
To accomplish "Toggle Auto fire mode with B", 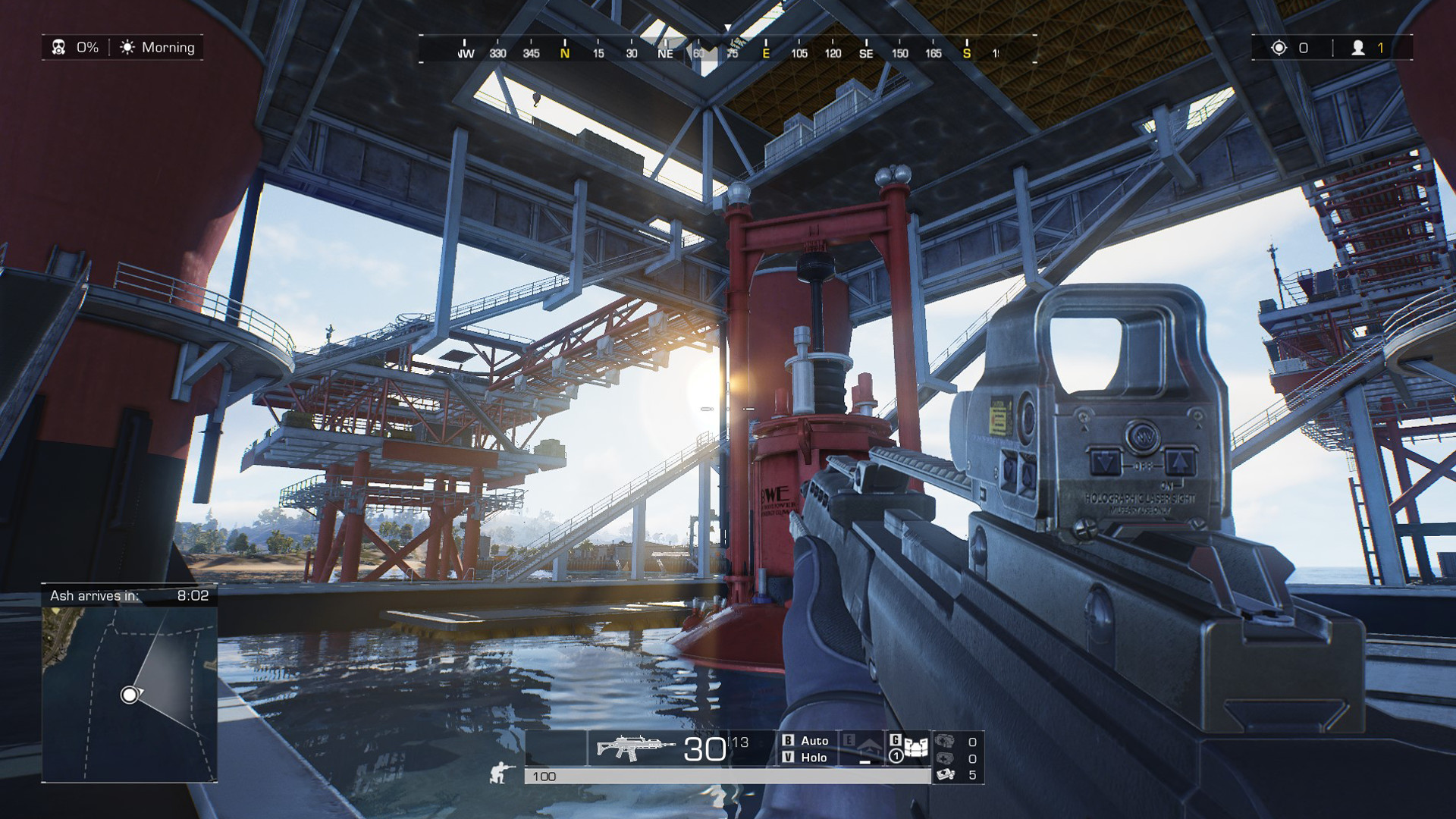I will [806, 742].
